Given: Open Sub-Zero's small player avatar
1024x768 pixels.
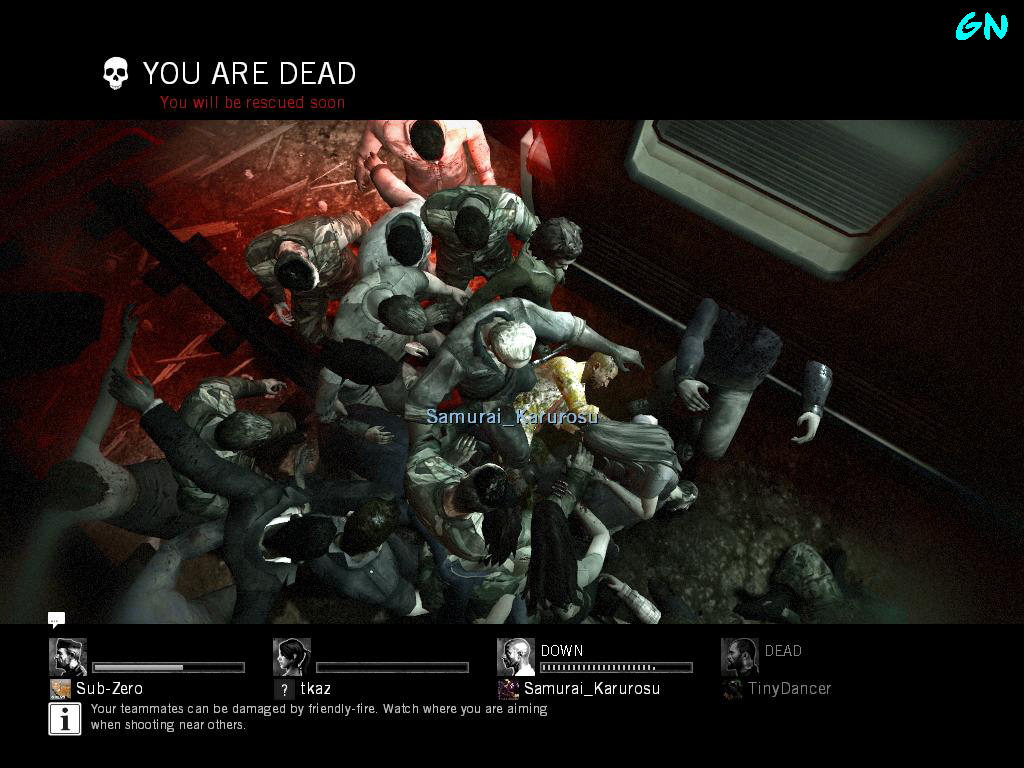Looking at the screenshot, I should click(60, 689).
